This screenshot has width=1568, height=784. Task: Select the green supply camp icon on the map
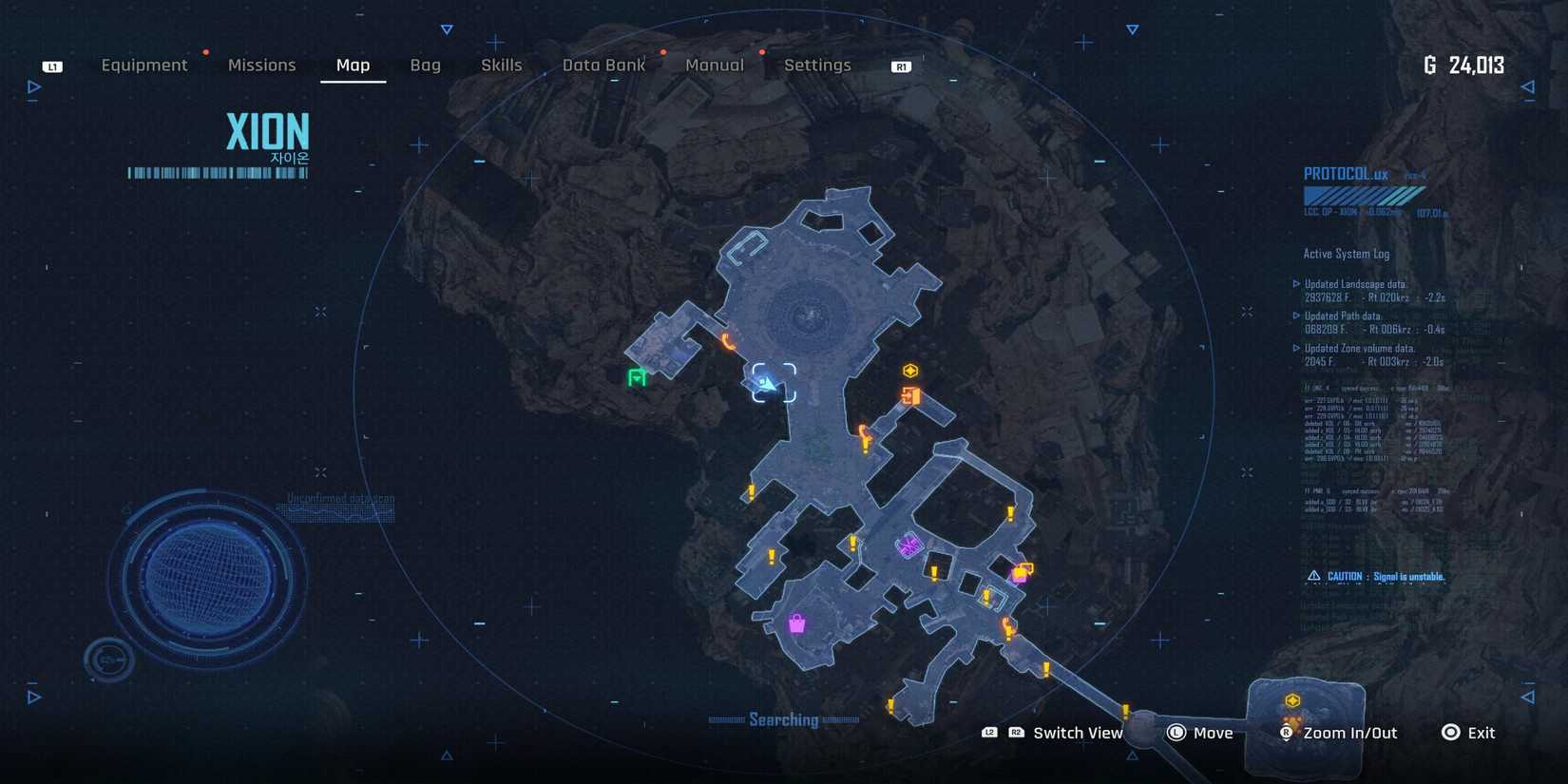click(x=635, y=377)
